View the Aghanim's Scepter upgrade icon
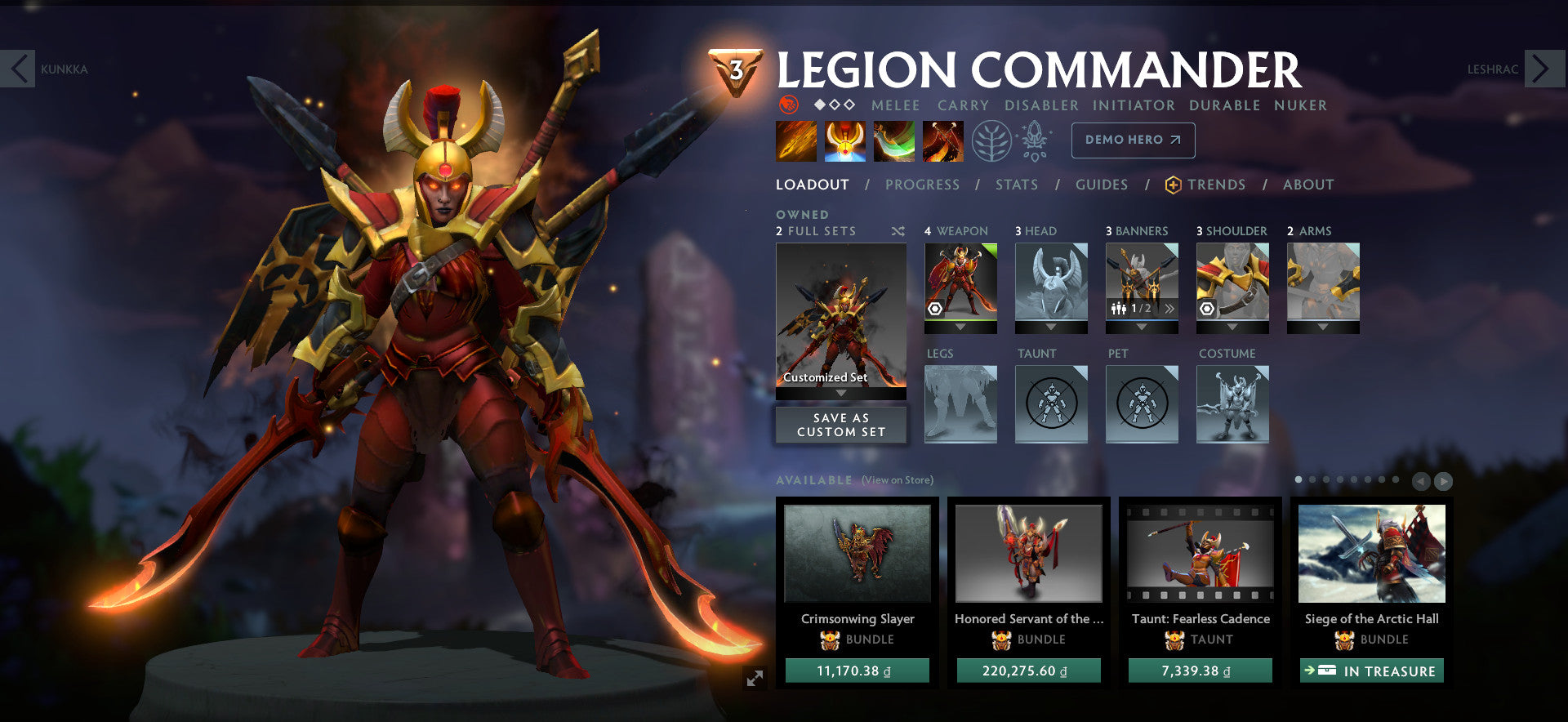1568x722 pixels. (x=1033, y=140)
